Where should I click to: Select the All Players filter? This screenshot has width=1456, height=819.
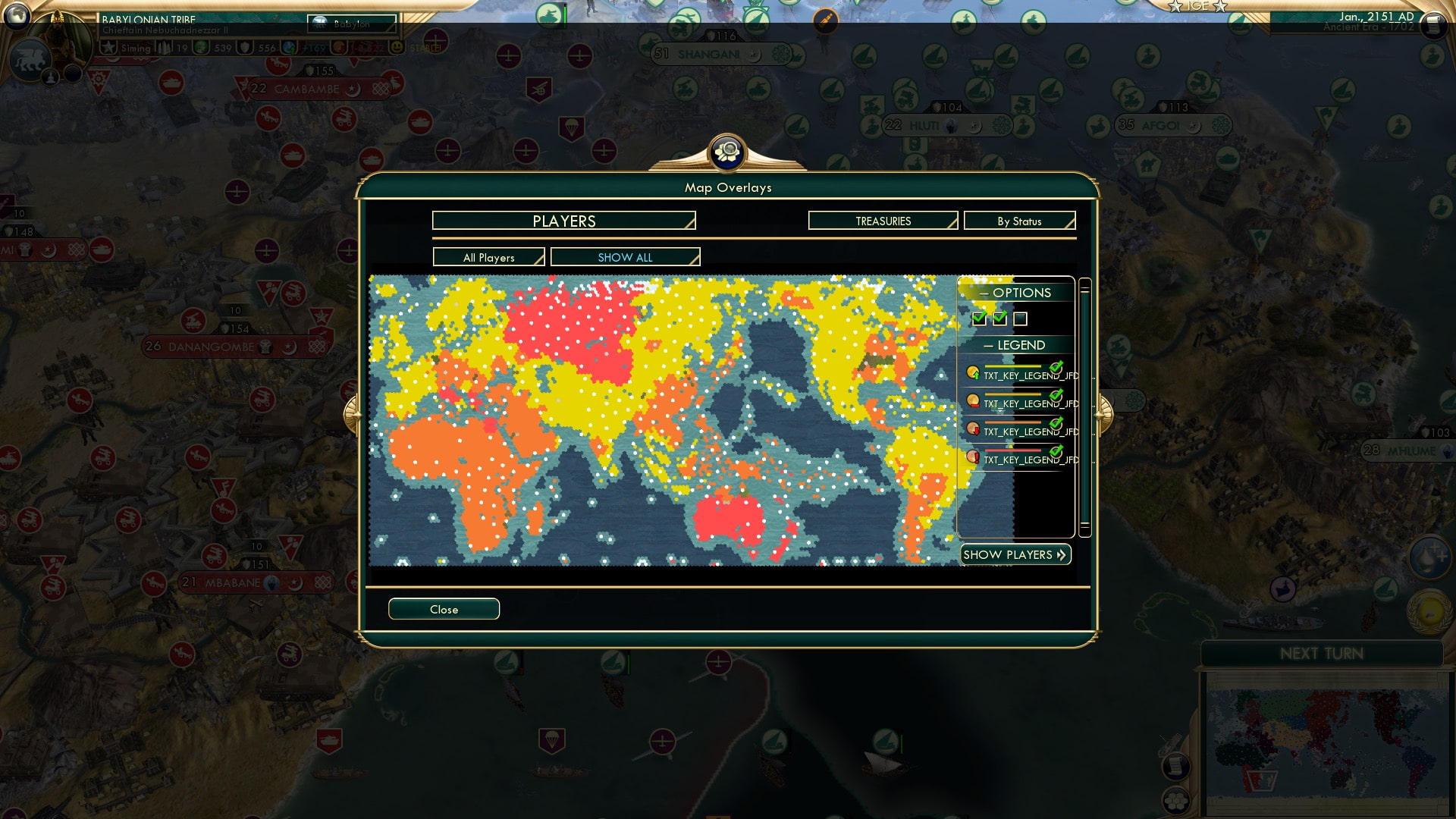[x=488, y=257]
